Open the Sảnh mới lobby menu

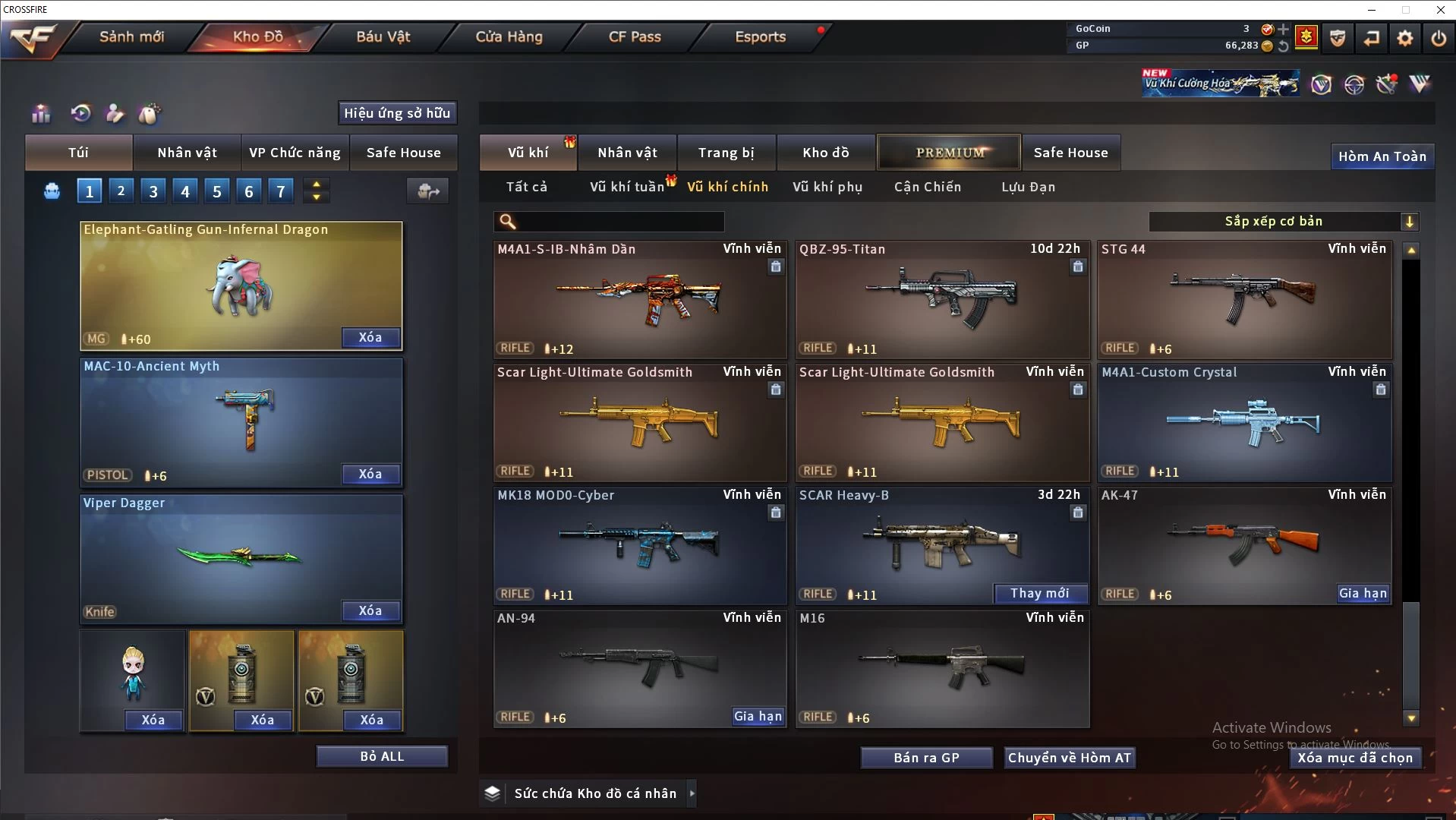(x=131, y=36)
